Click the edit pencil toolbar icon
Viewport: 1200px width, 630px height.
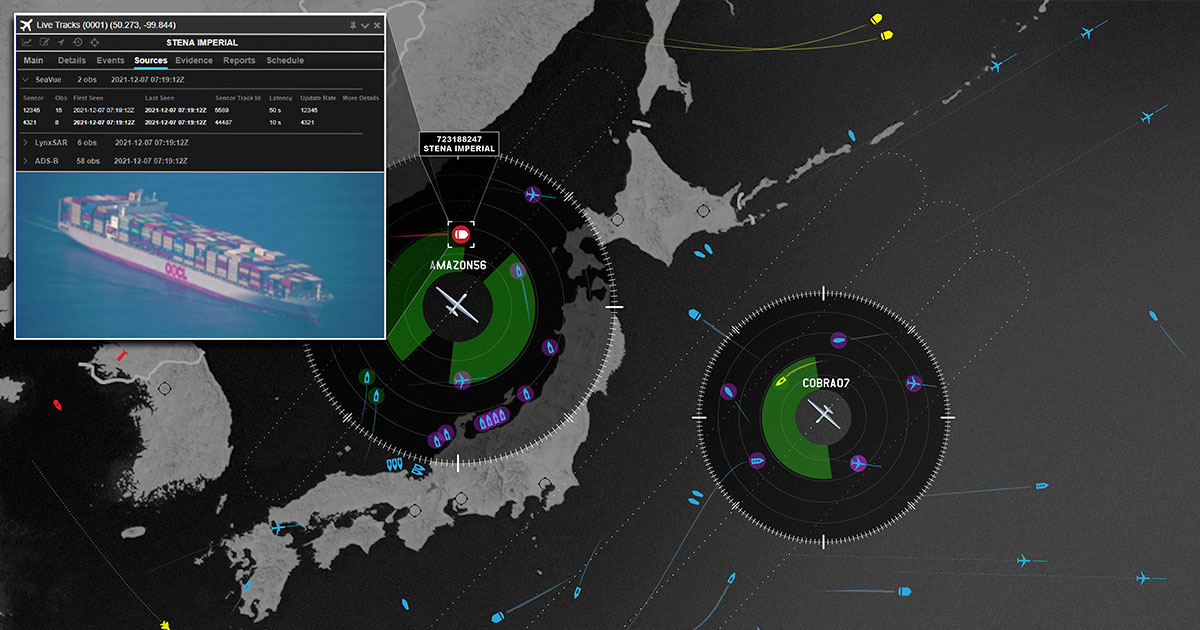[44, 43]
